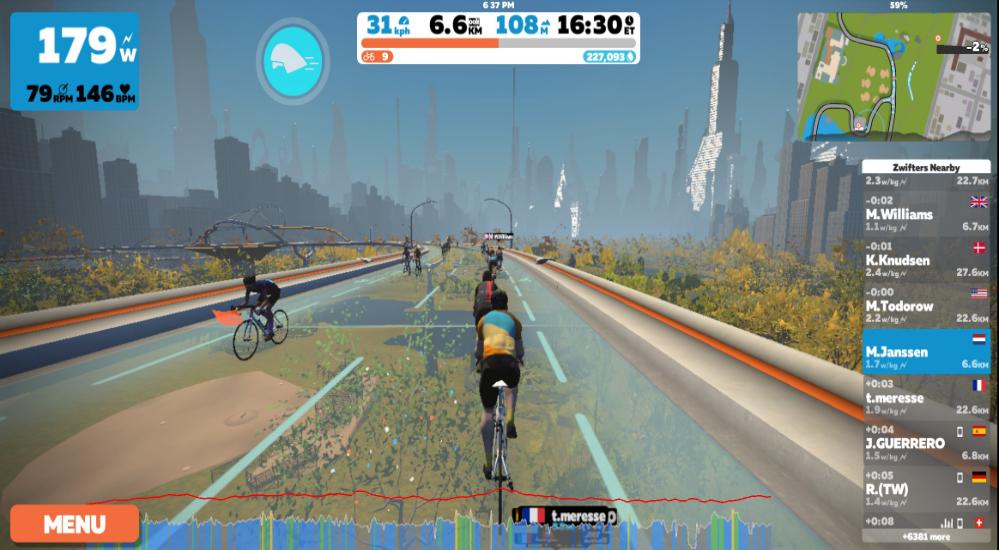Open the orange MENU button
The height and width of the screenshot is (550, 999).
[x=74, y=523]
